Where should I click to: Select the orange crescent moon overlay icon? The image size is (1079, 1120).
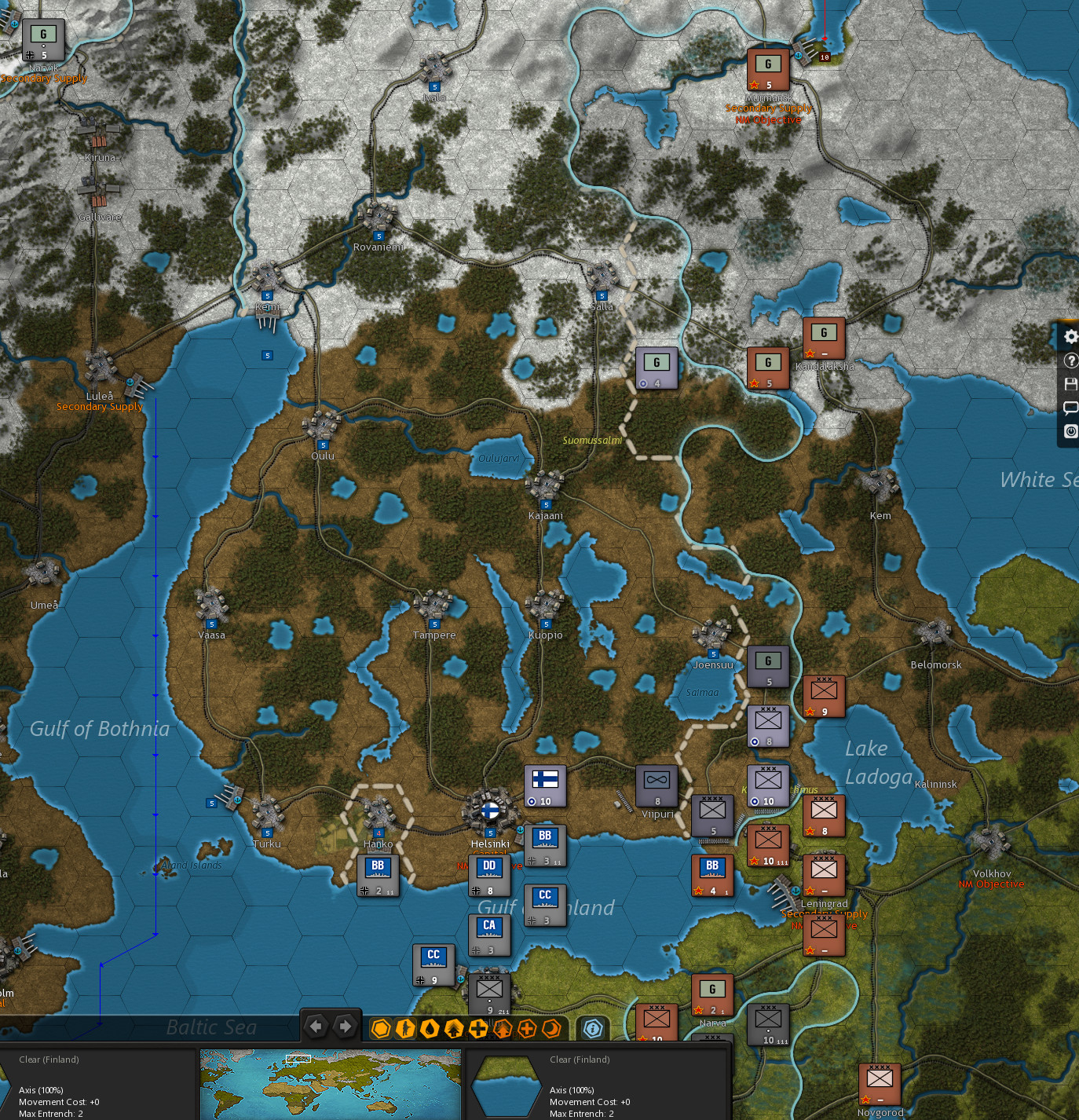(550, 1027)
